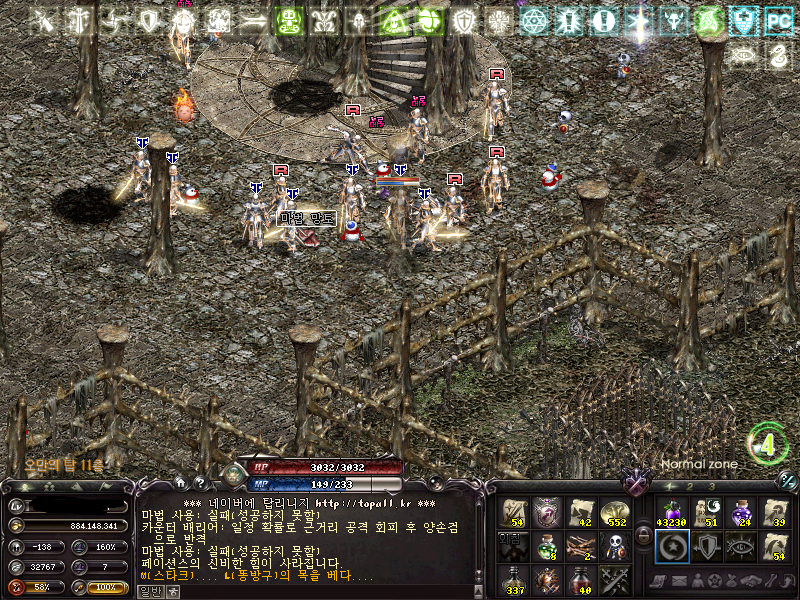Use the gold coin item with 552

click(613, 513)
